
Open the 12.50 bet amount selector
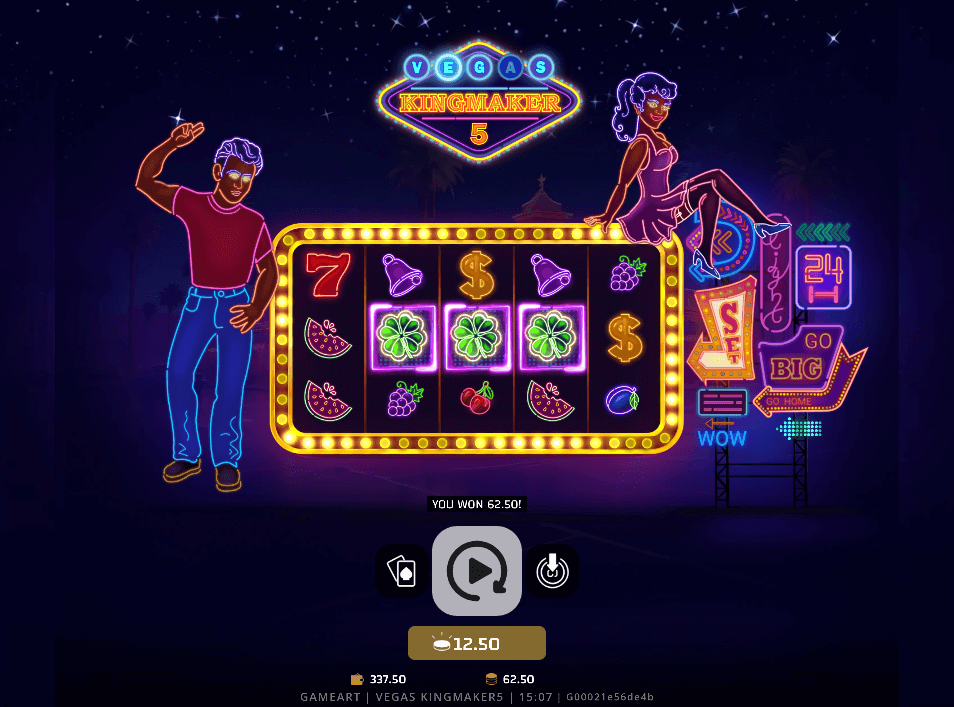pyautogui.click(x=477, y=644)
